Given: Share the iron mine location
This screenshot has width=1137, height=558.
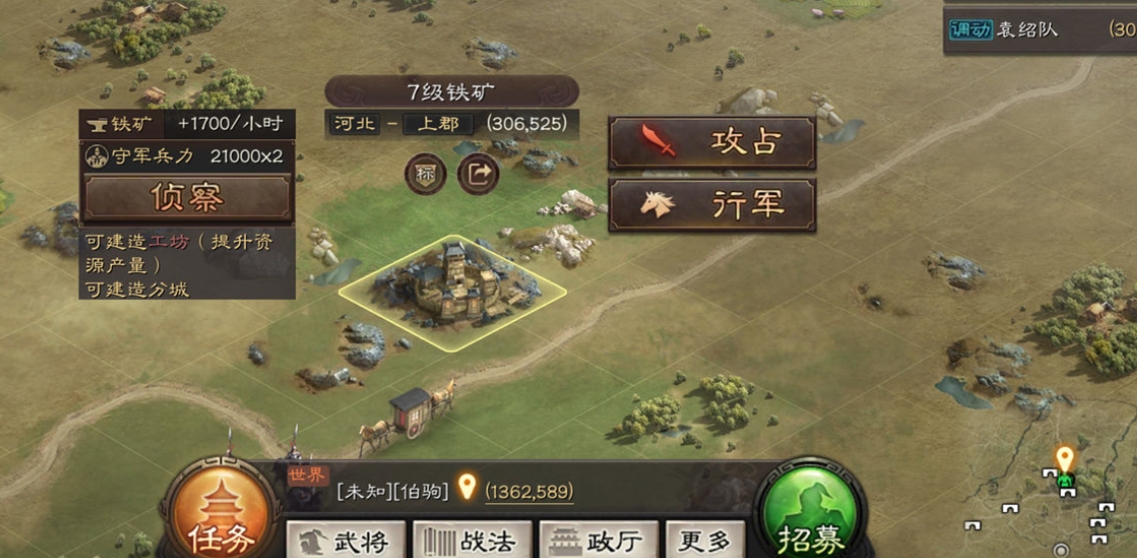Looking at the screenshot, I should pos(478,174).
